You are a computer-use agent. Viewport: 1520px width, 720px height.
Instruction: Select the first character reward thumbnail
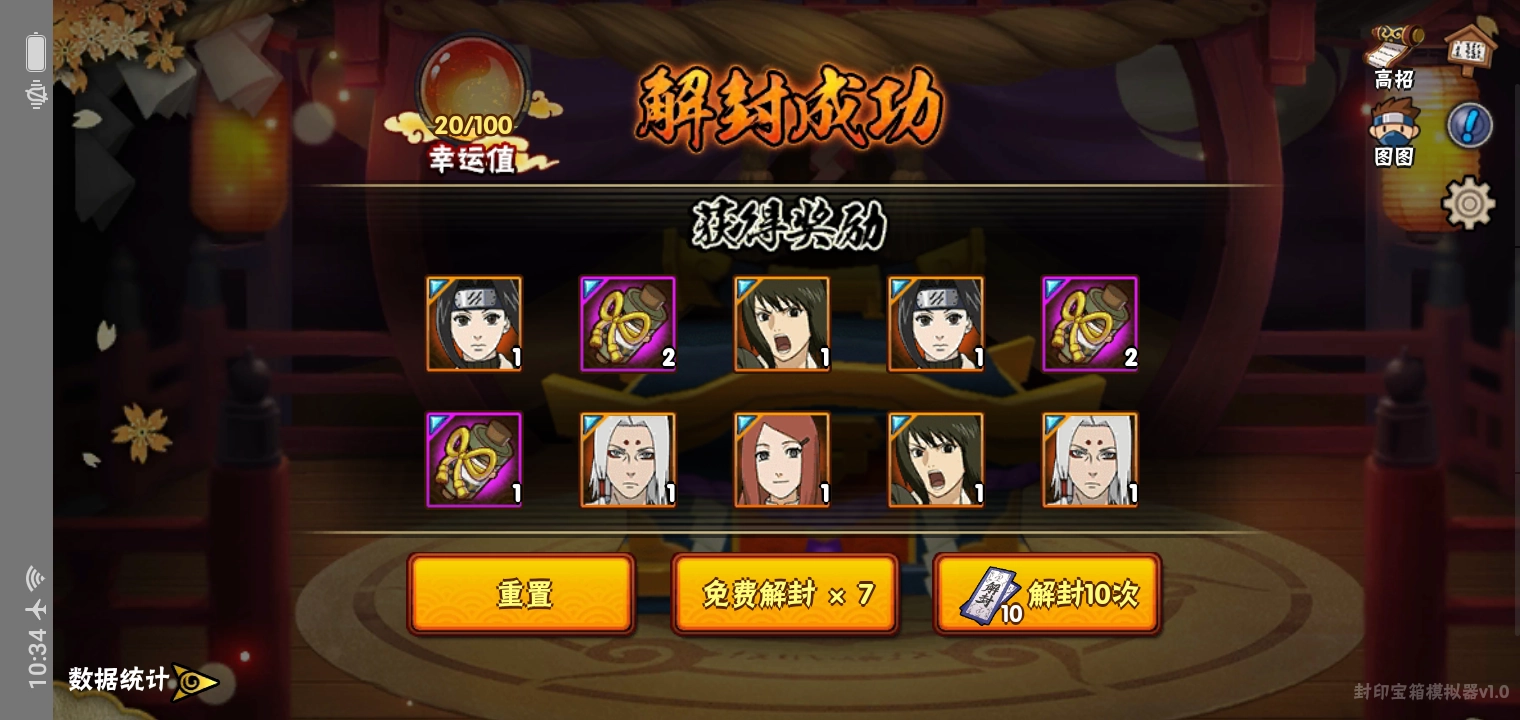[x=474, y=323]
